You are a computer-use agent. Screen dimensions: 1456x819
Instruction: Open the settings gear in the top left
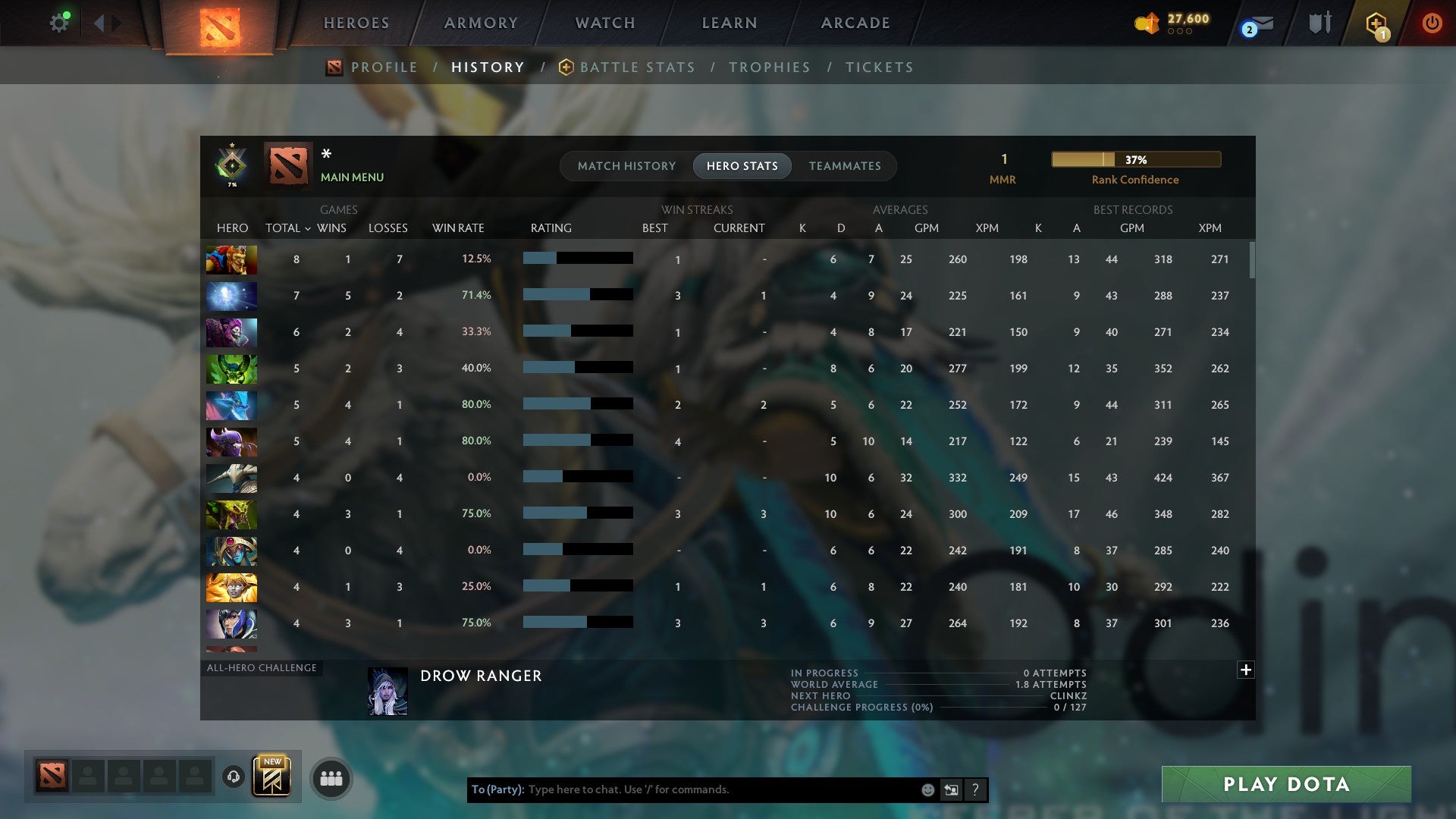click(59, 22)
